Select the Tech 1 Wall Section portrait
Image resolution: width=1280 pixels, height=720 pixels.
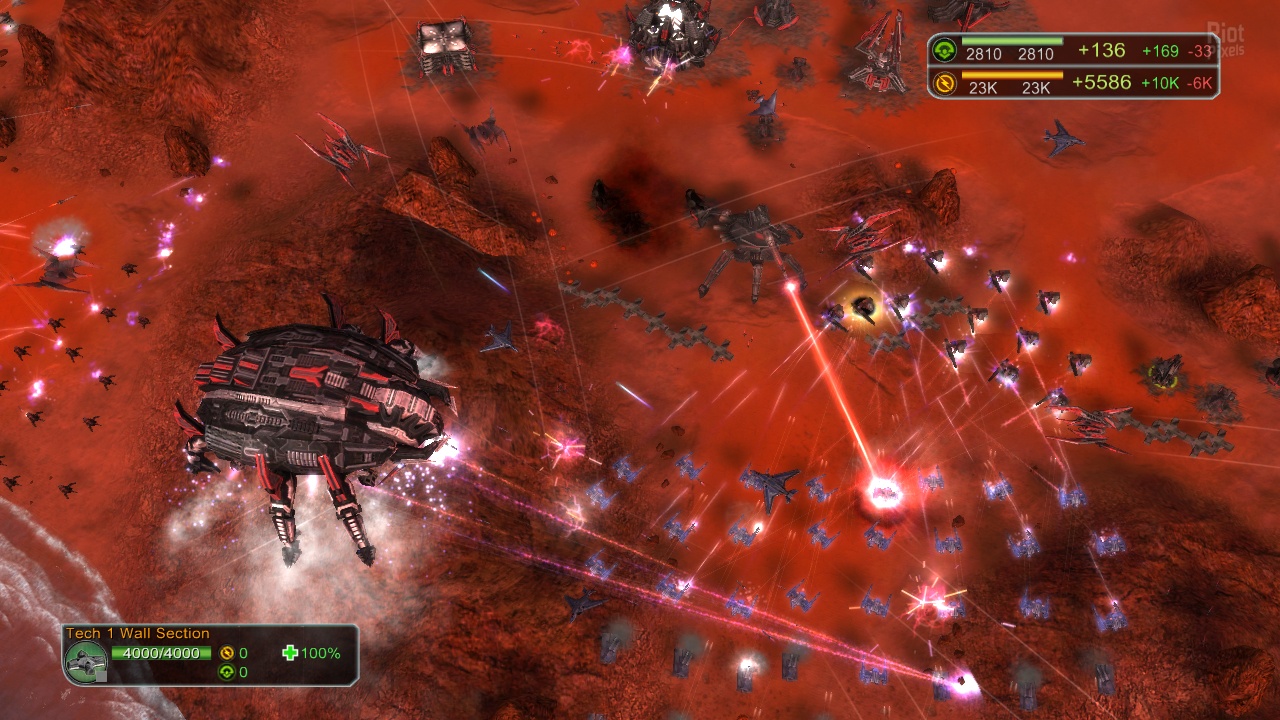[87, 661]
